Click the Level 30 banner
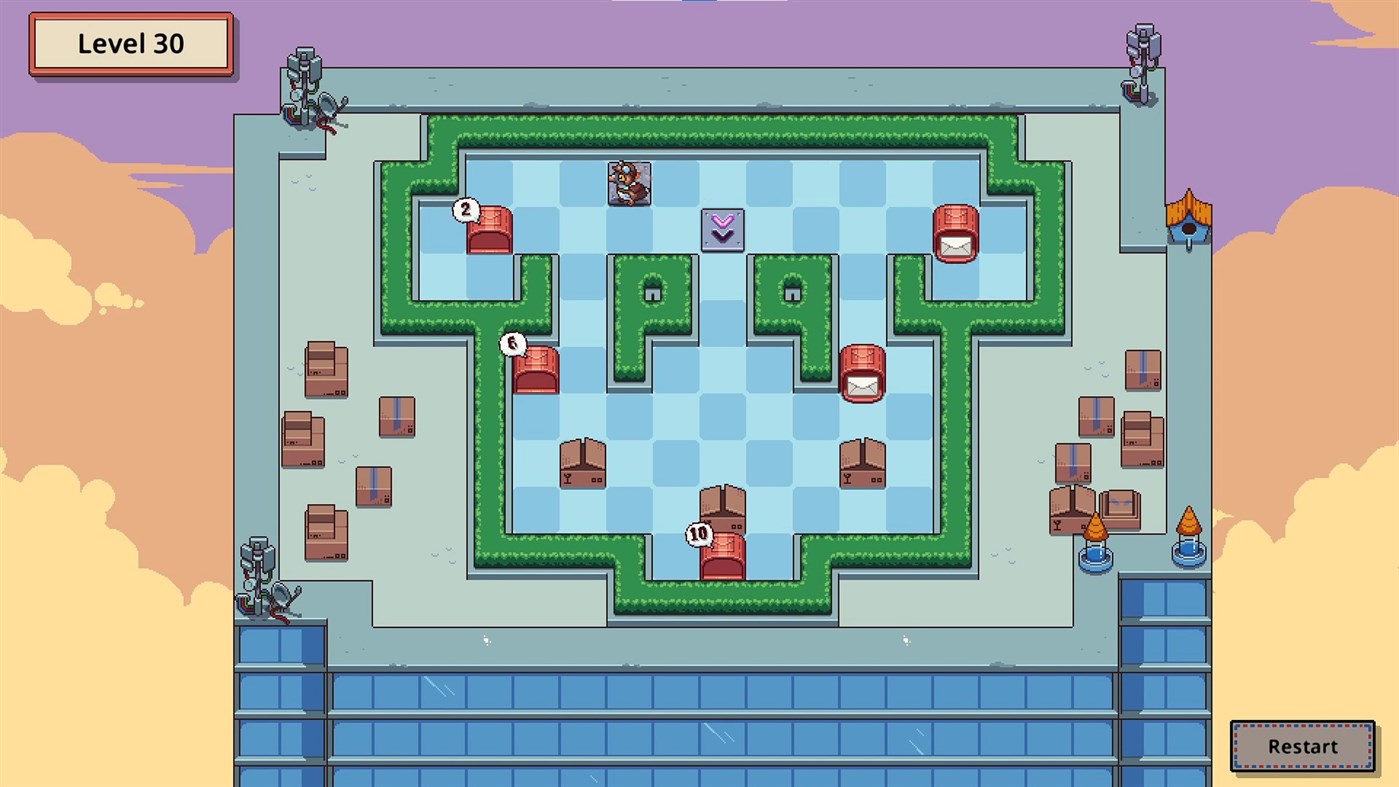The image size is (1399, 787). tap(131, 43)
